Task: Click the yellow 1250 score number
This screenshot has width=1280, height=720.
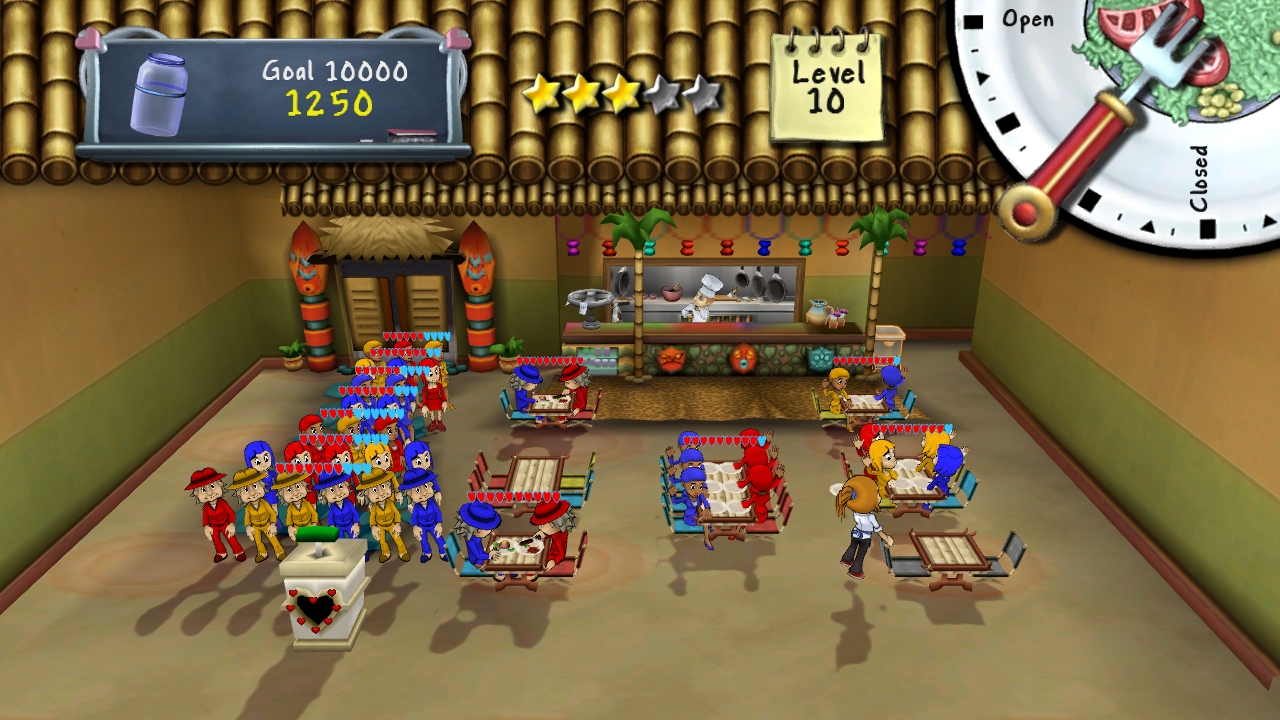Action: tap(330, 100)
